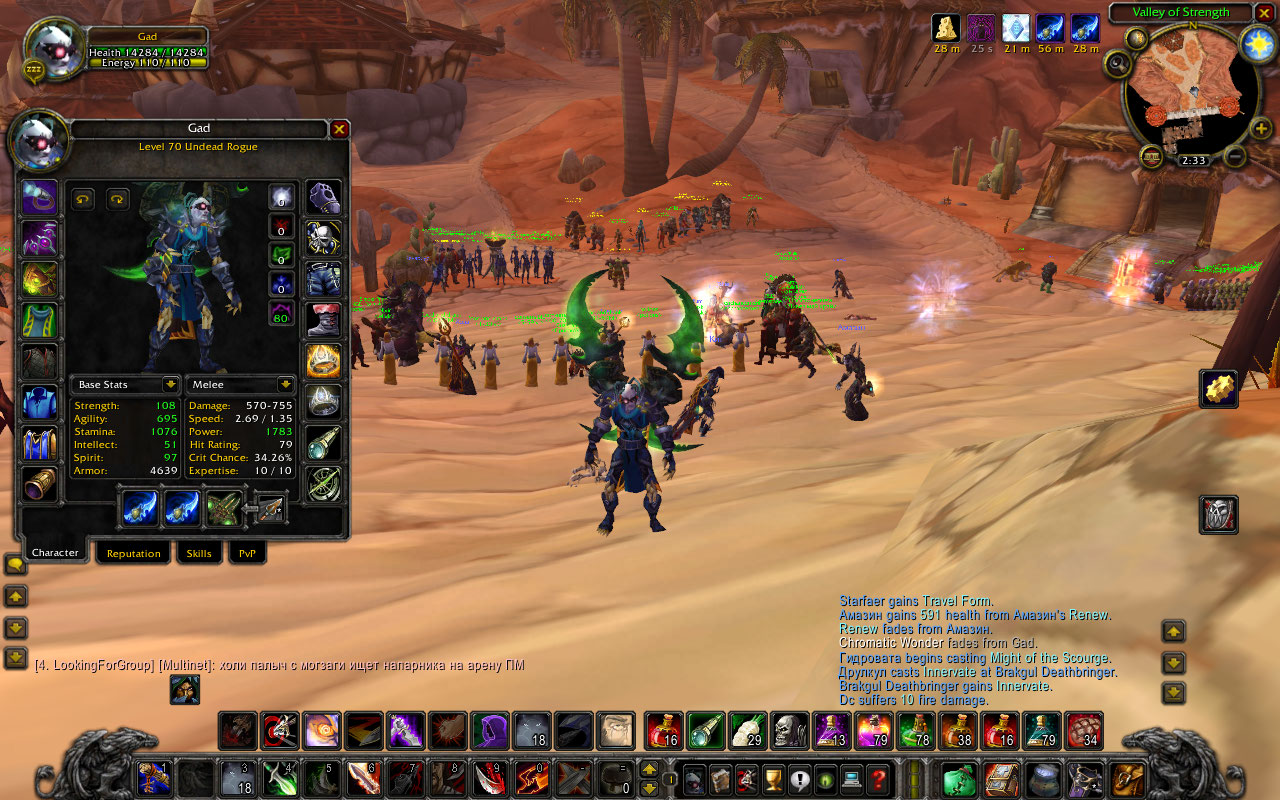Rotate character model left

pyautogui.click(x=83, y=199)
